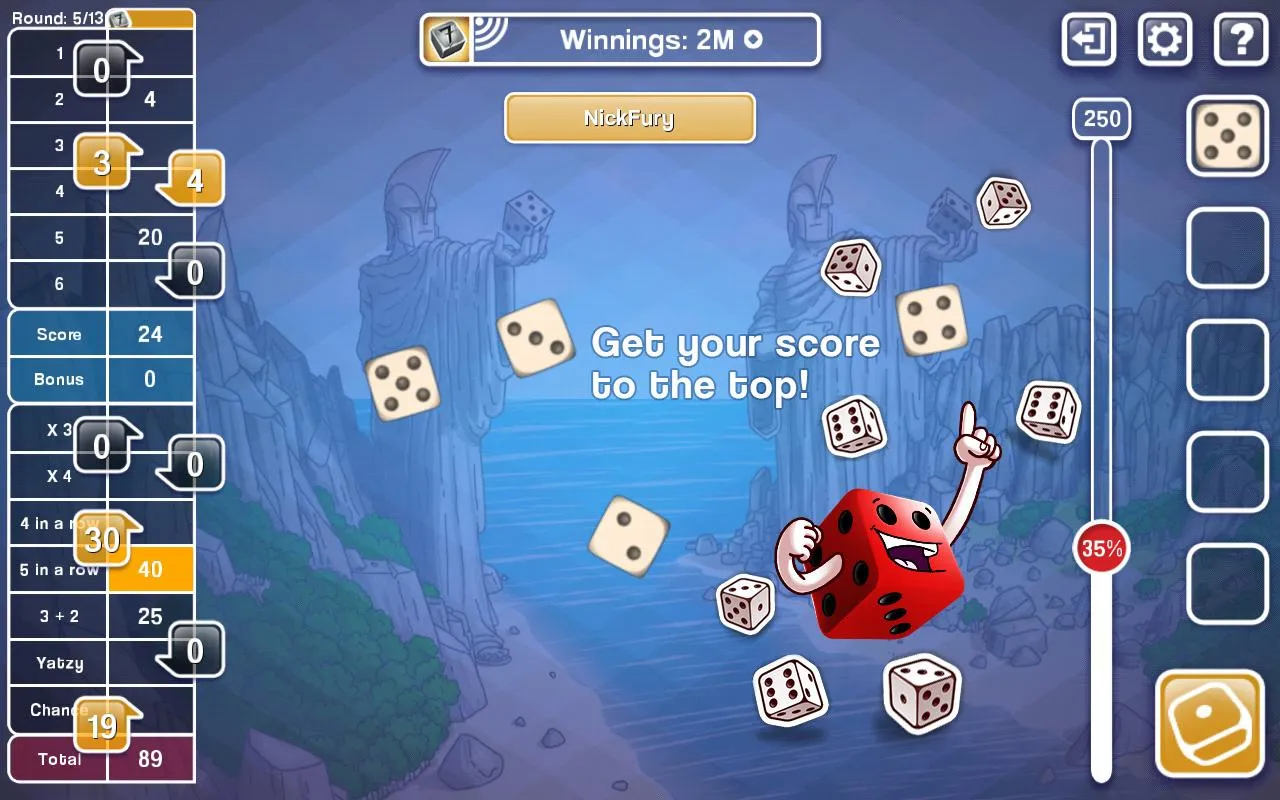Open the help question mark screen

point(1241,40)
